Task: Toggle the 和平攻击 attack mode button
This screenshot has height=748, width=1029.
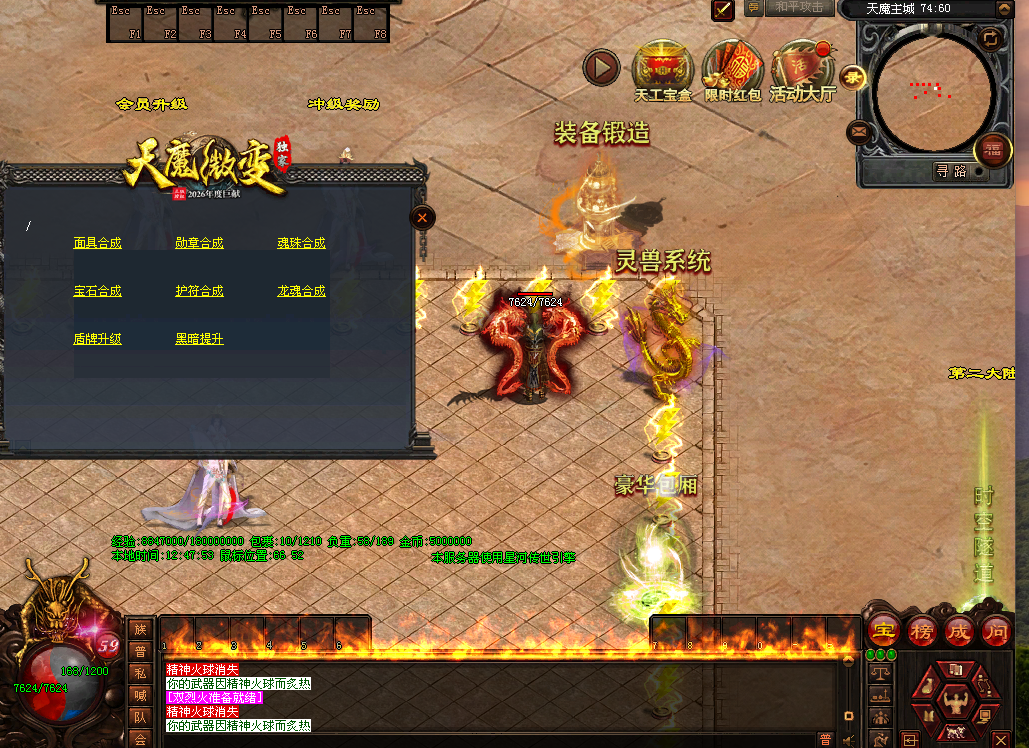Action: [800, 8]
